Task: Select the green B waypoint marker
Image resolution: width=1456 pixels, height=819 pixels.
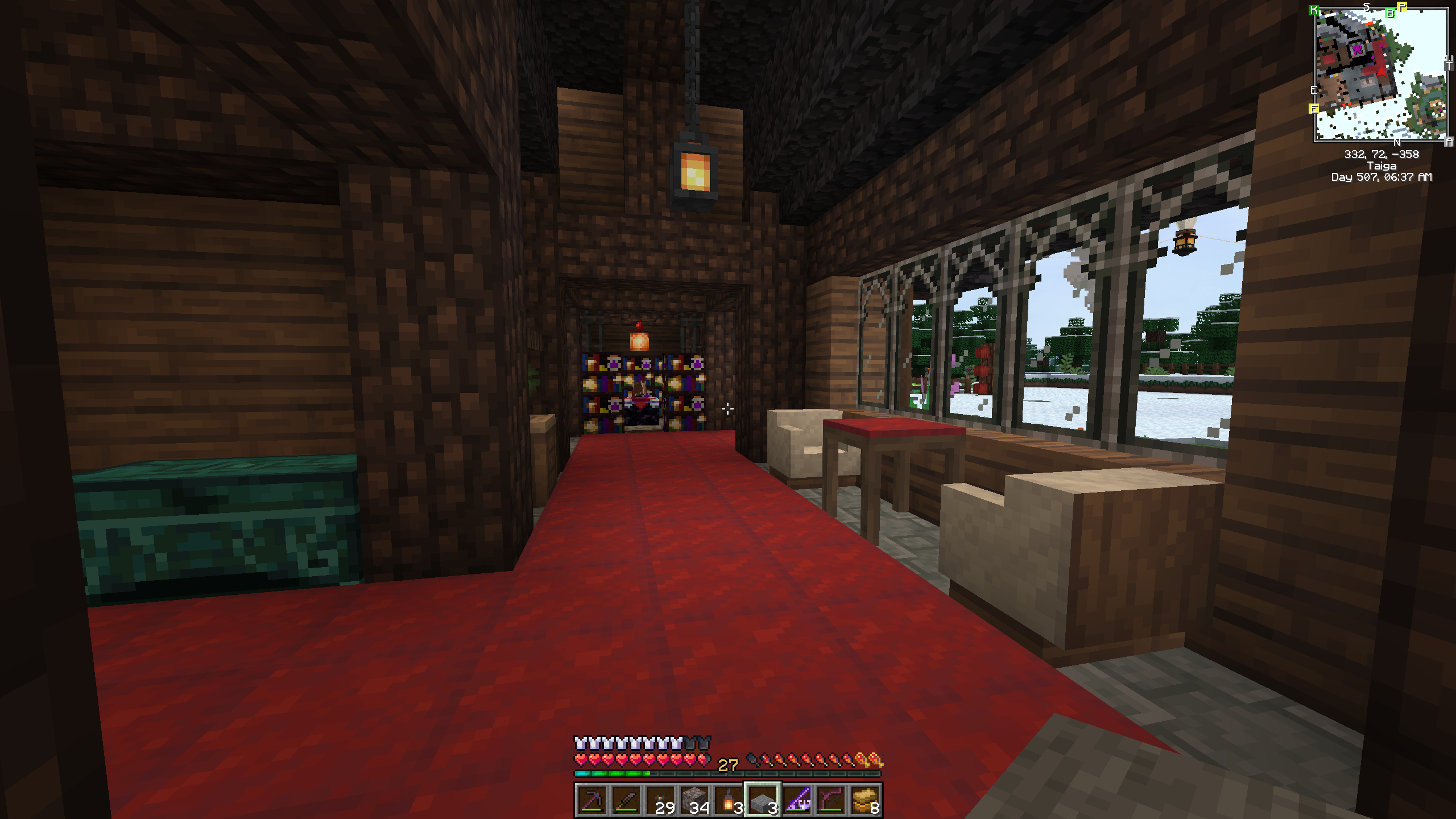Action: (1390, 13)
